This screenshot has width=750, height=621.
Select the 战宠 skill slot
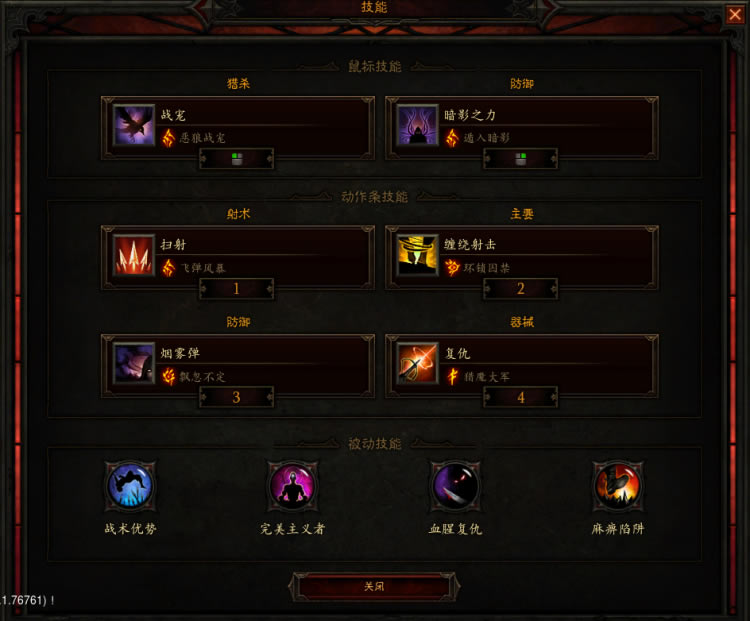(238, 124)
